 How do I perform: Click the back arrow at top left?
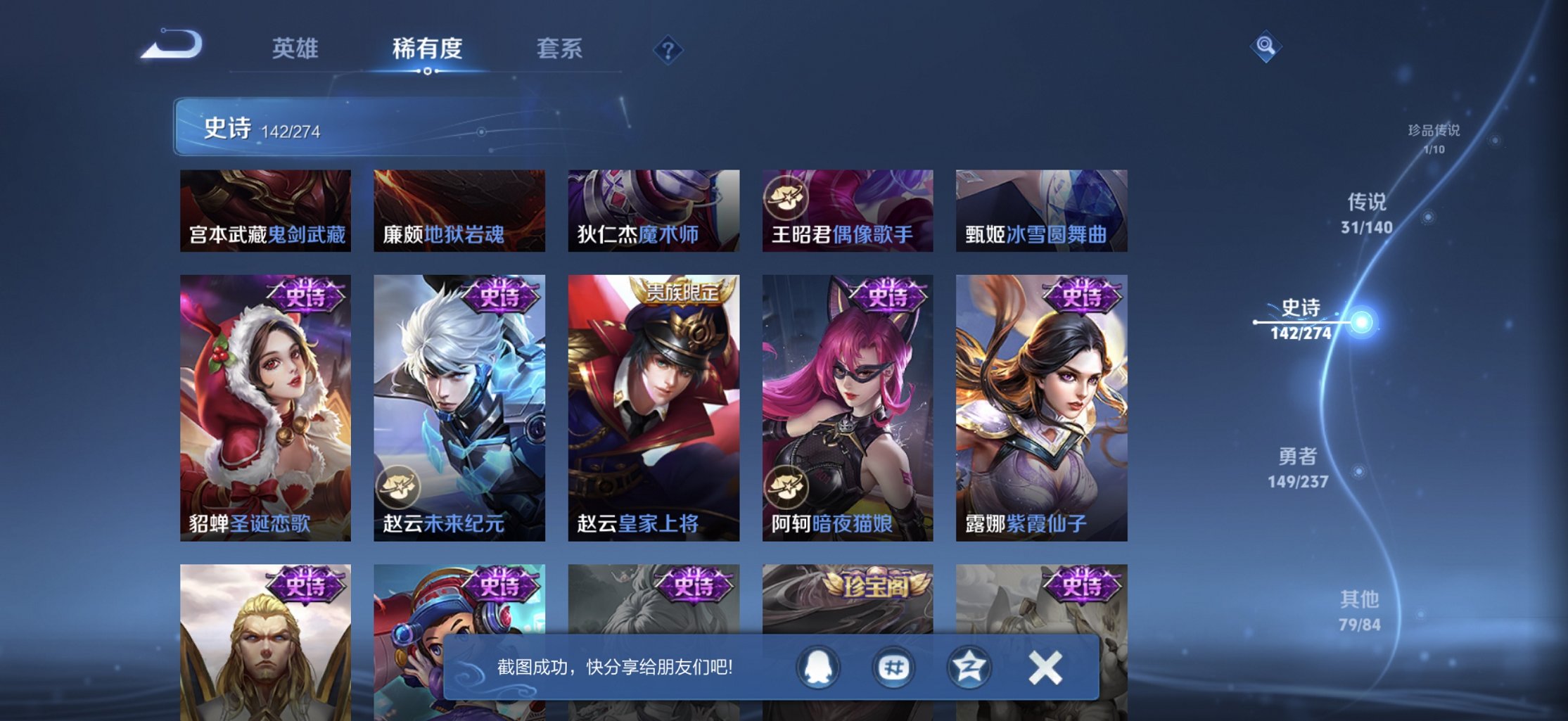click(172, 44)
